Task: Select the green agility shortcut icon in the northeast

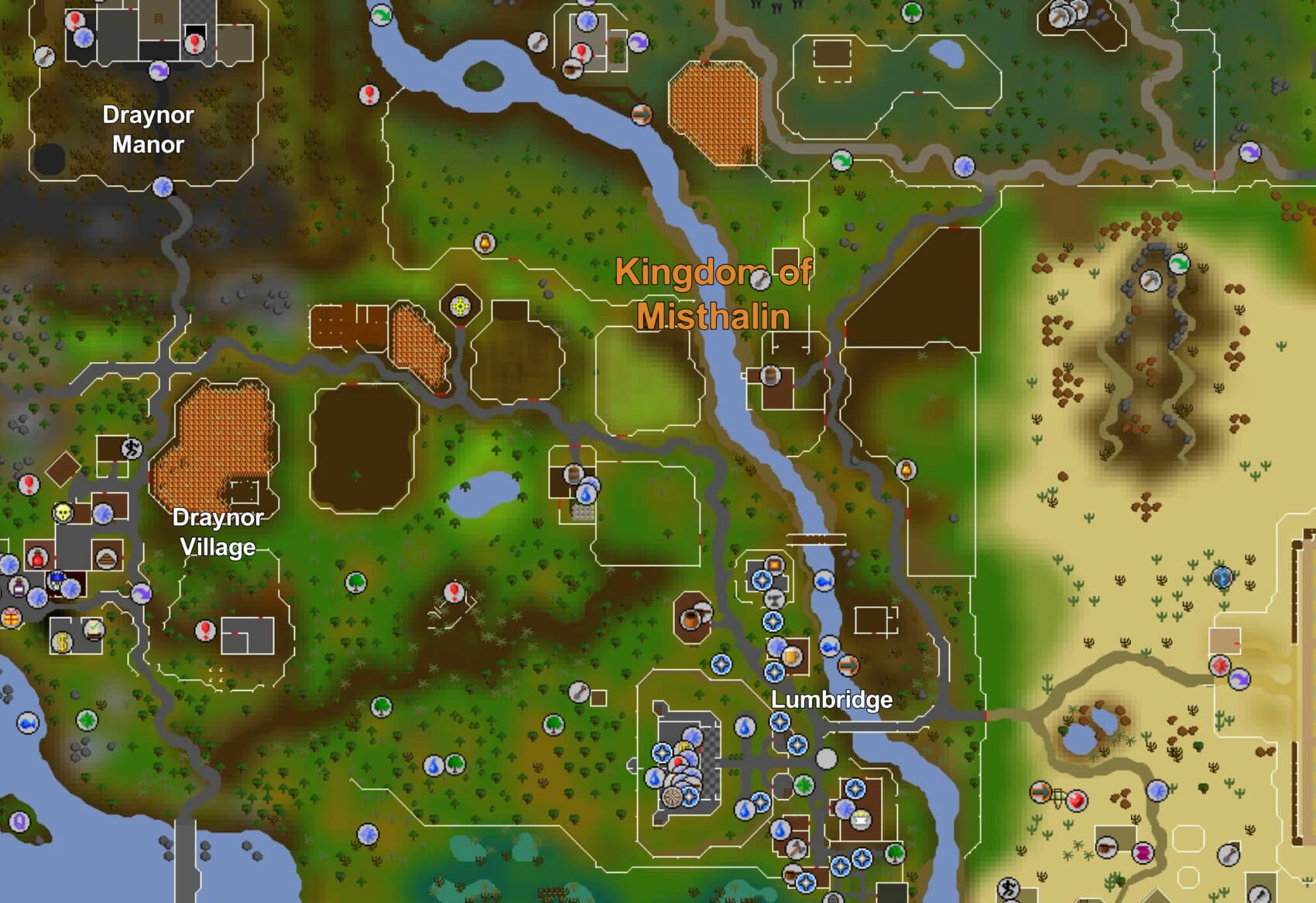Action: (1178, 263)
